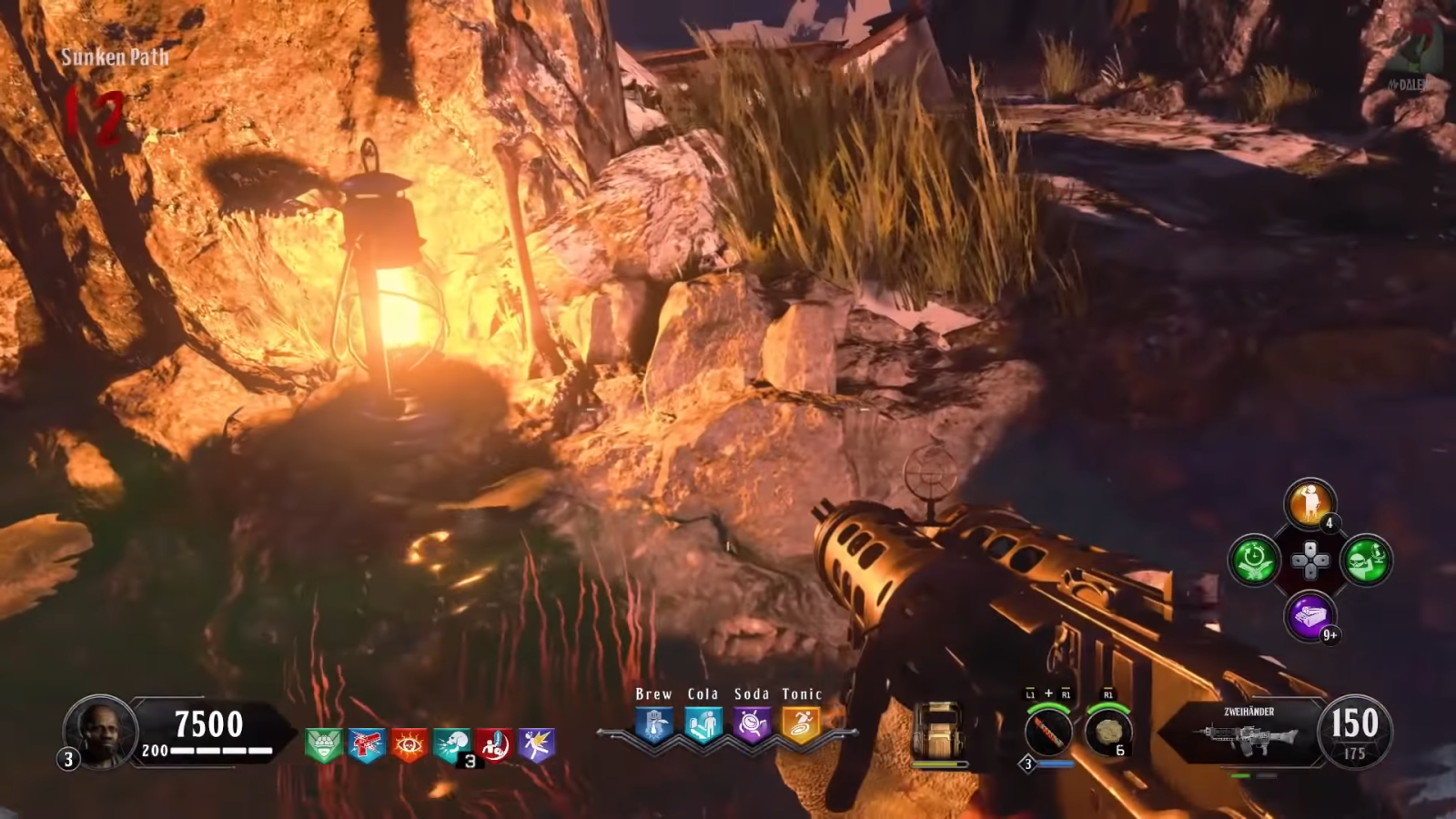Click the green turtle shell shield icon
This screenshot has height=819, width=1456.
(323, 746)
